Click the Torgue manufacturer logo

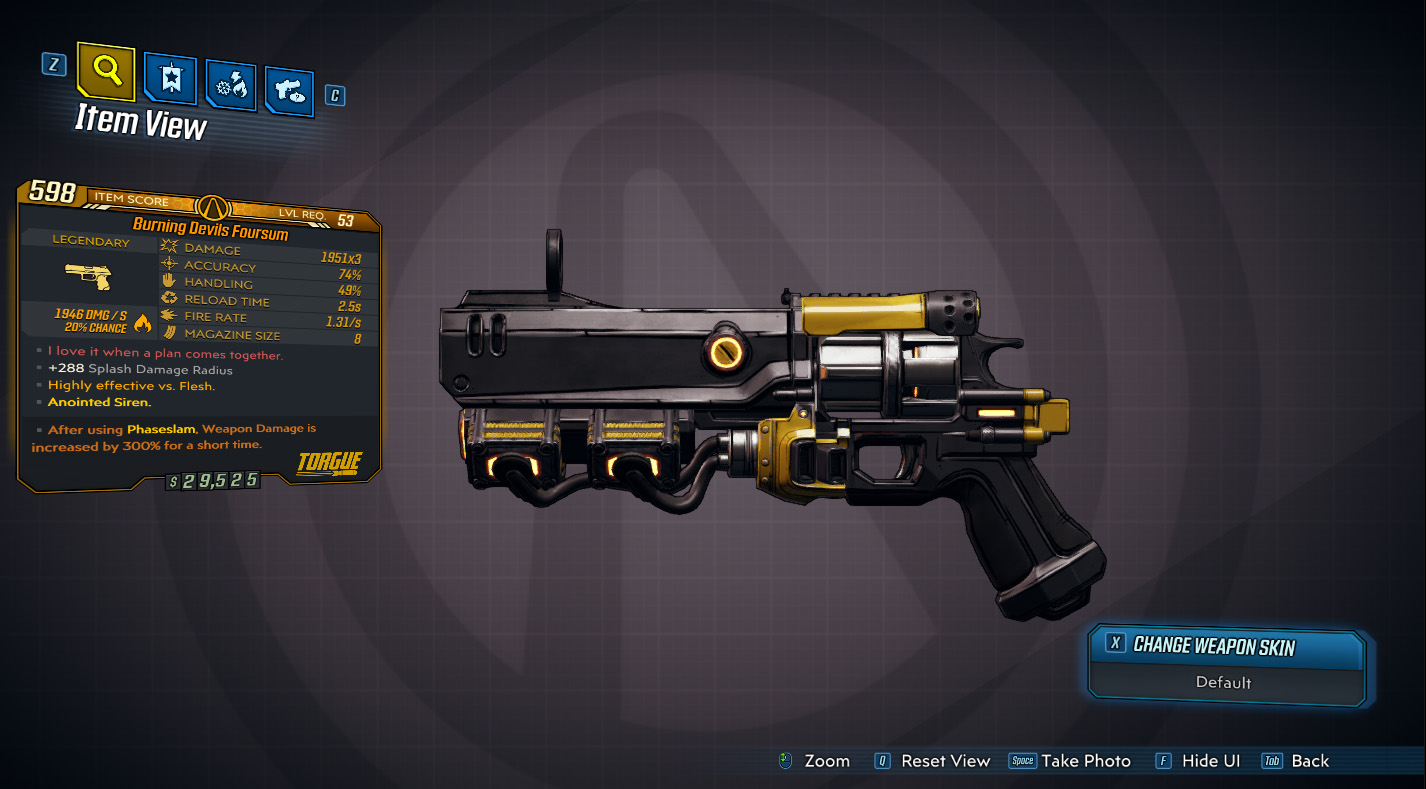click(x=331, y=464)
